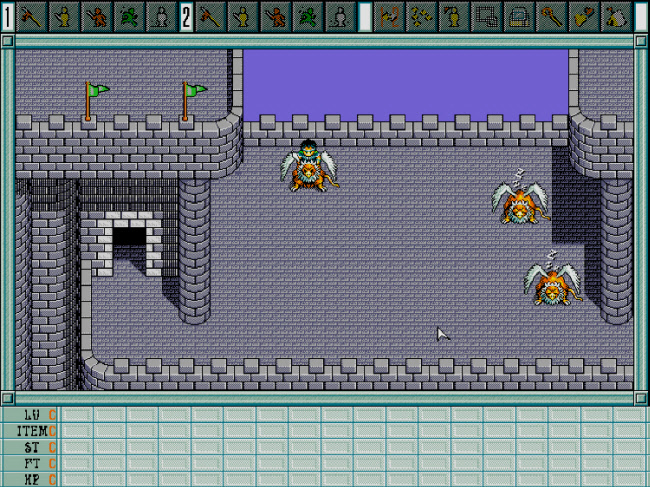650x487 pixels.
Task: Pick party 2's green running figure command
Action: point(306,16)
